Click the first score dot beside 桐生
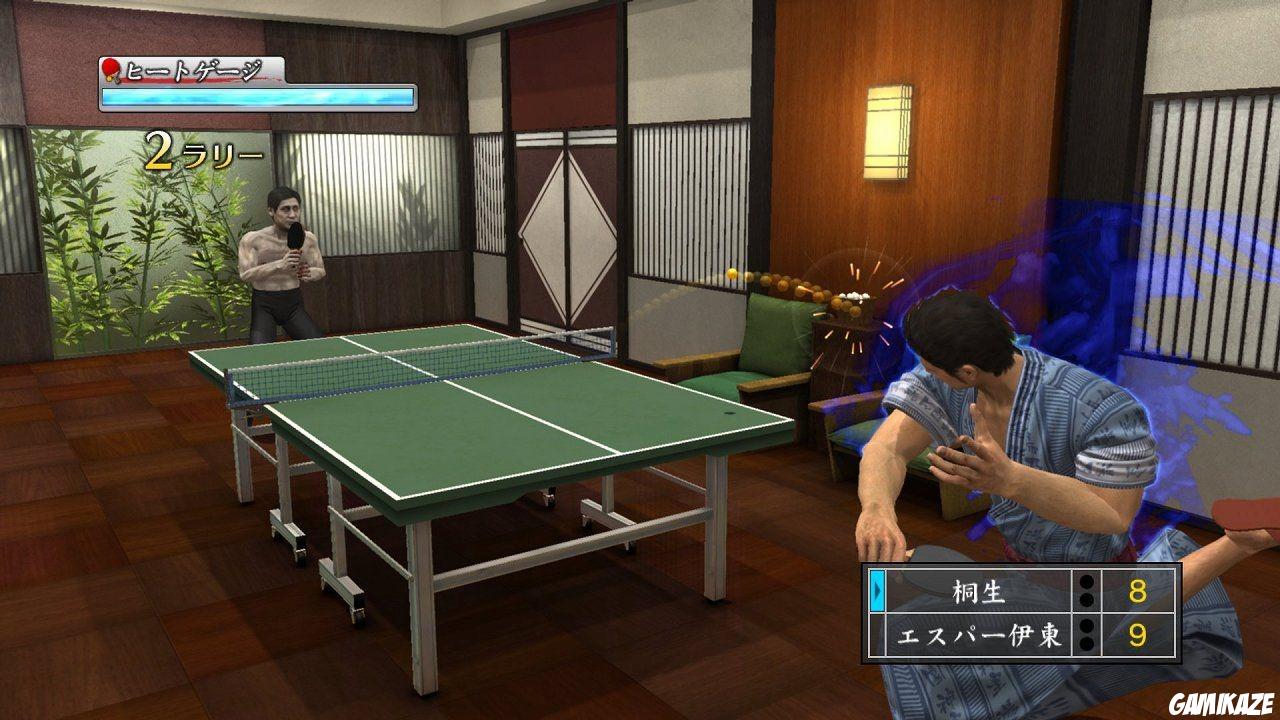This screenshot has height=720, width=1280. tap(1086, 581)
